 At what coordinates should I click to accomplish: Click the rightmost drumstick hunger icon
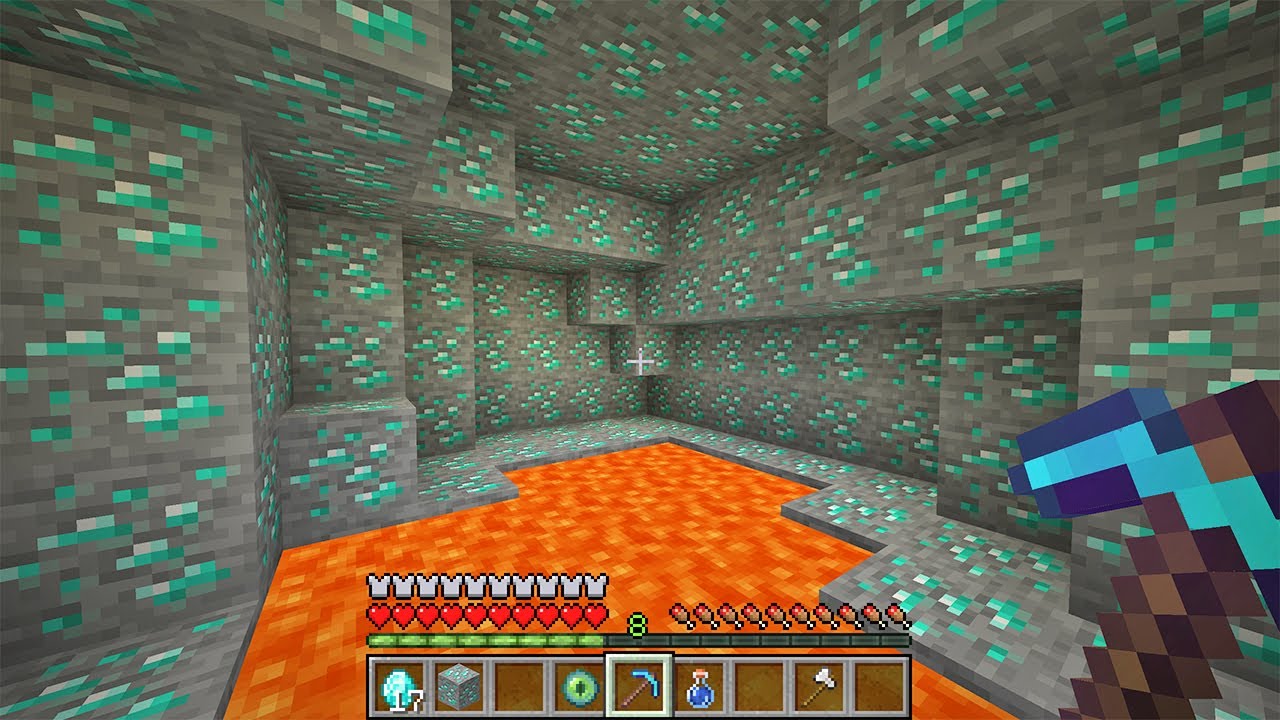tap(896, 615)
